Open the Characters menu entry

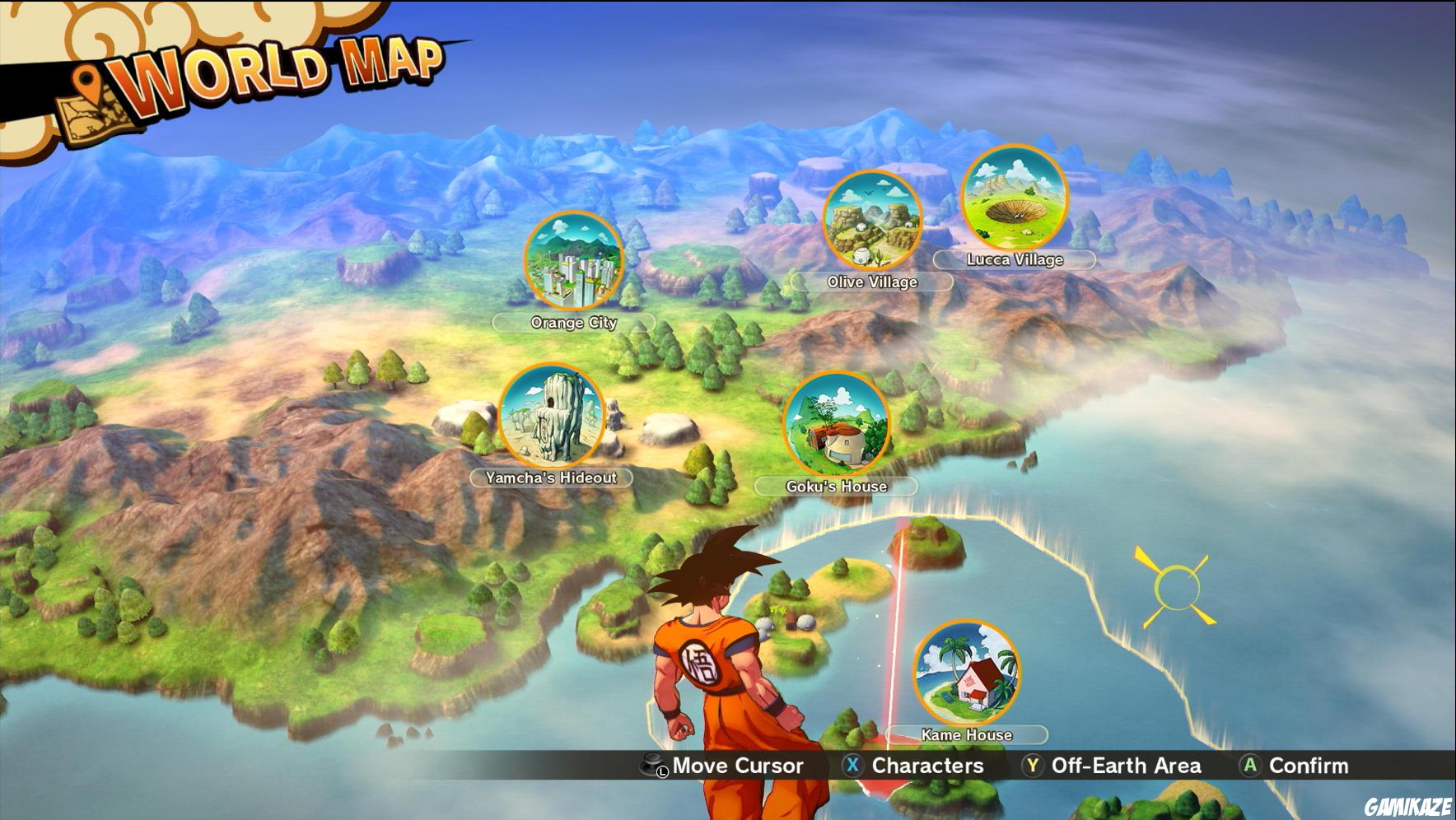[x=925, y=766]
